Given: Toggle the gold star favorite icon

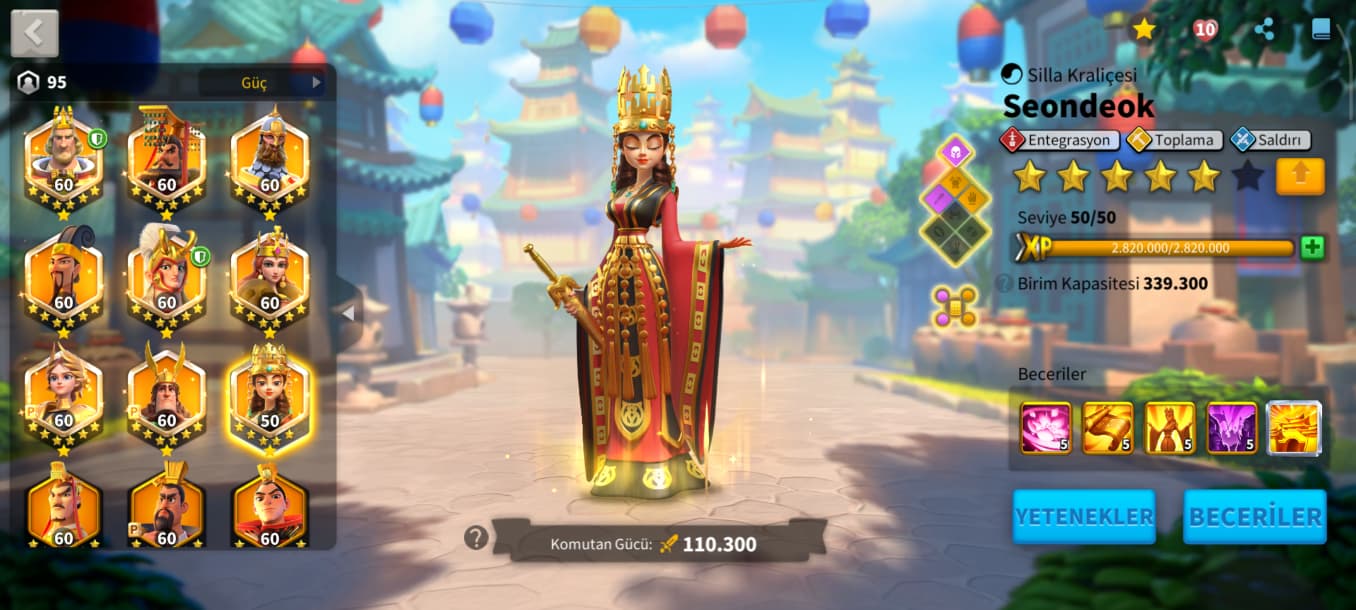Looking at the screenshot, I should (x=1144, y=29).
